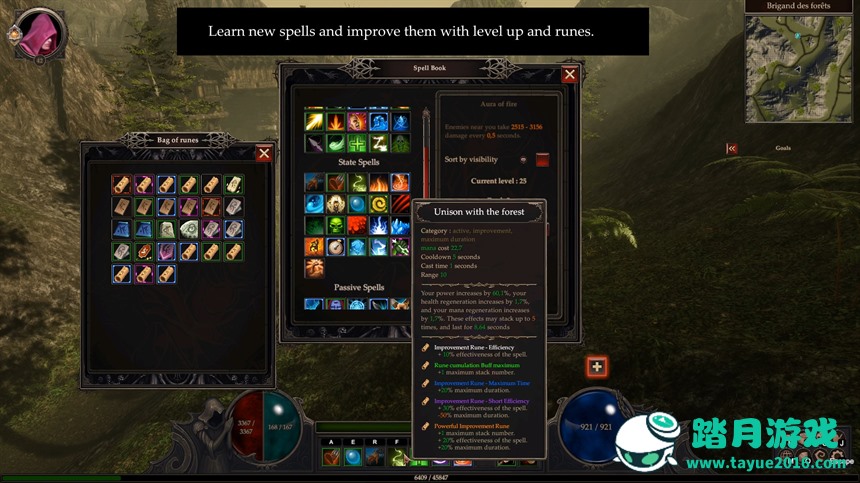This screenshot has height=483, width=860.
Task: Select the green cross healing spell
Action: pyautogui.click(x=358, y=143)
